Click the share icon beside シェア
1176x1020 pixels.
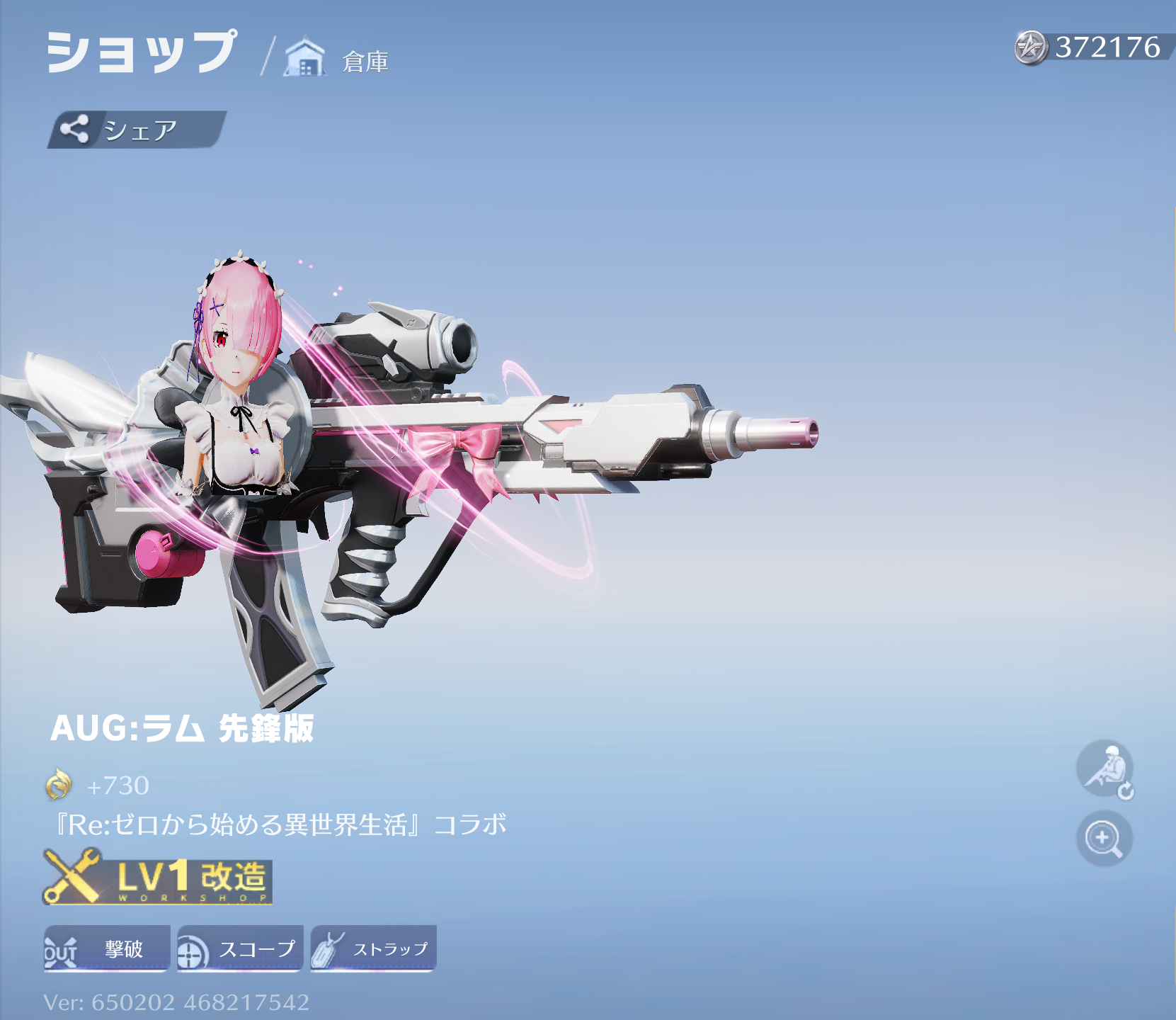click(76, 129)
